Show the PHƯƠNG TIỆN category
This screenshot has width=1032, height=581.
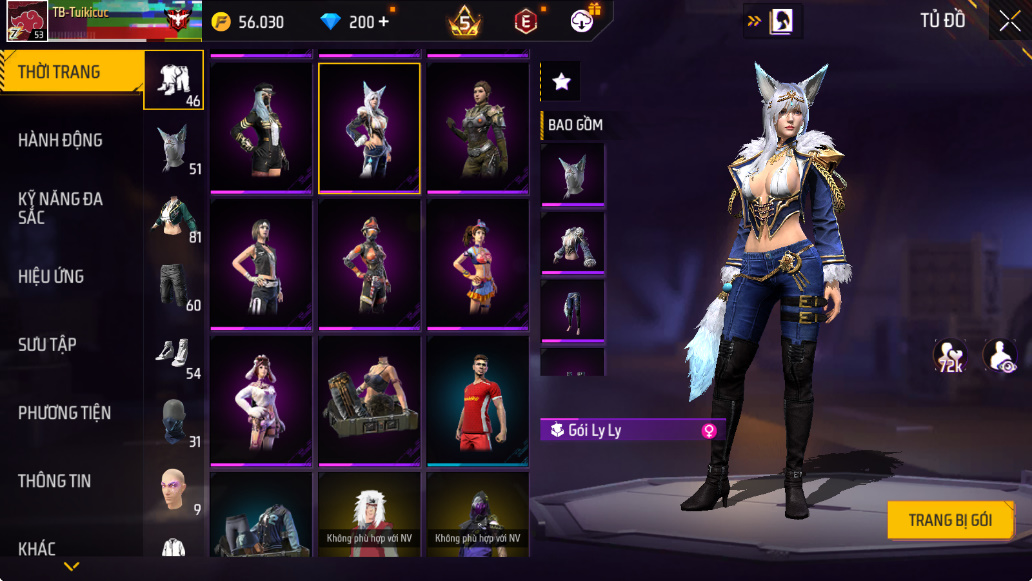point(64,413)
